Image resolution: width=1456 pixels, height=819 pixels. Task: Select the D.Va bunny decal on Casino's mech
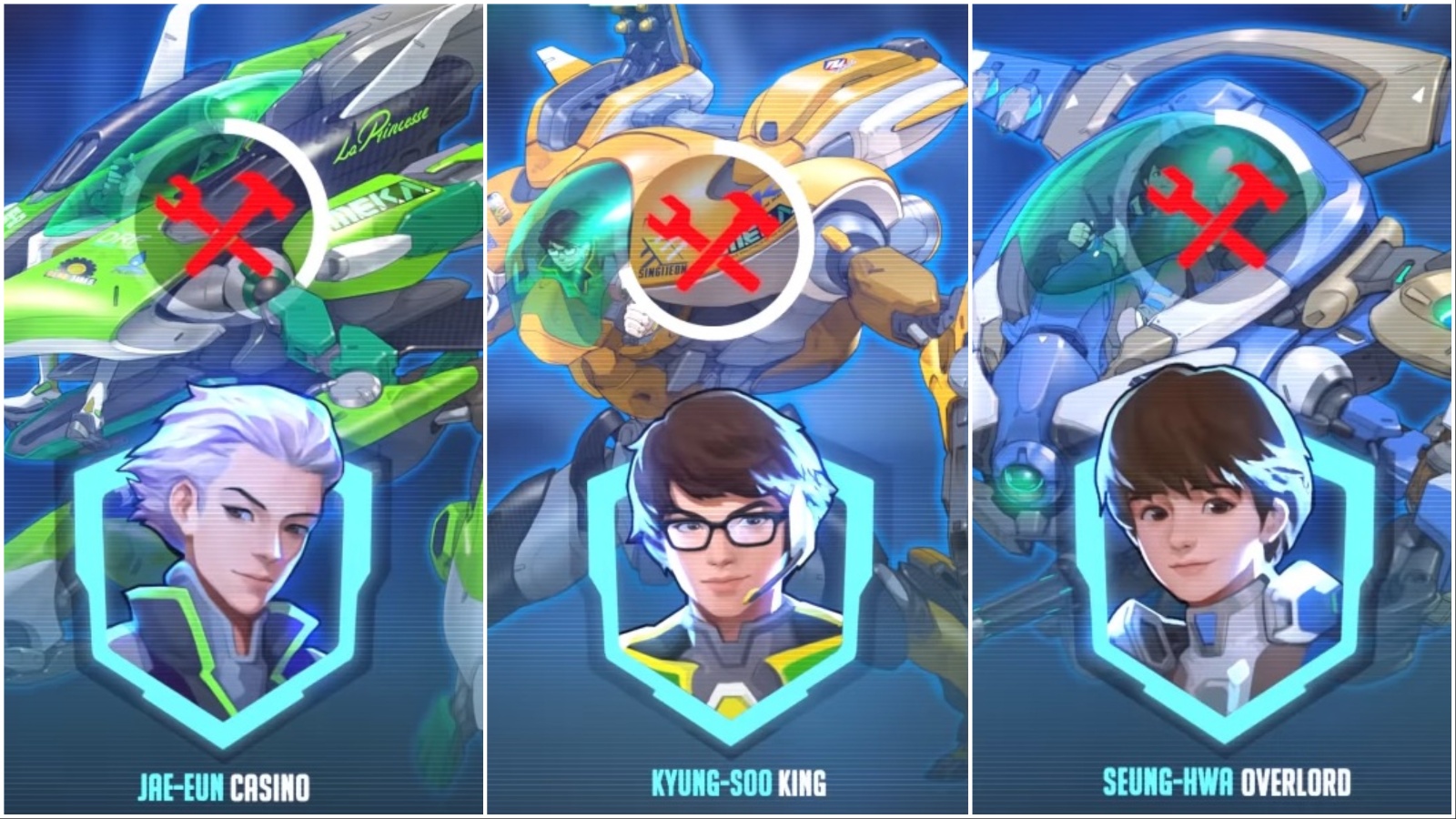click(137, 262)
